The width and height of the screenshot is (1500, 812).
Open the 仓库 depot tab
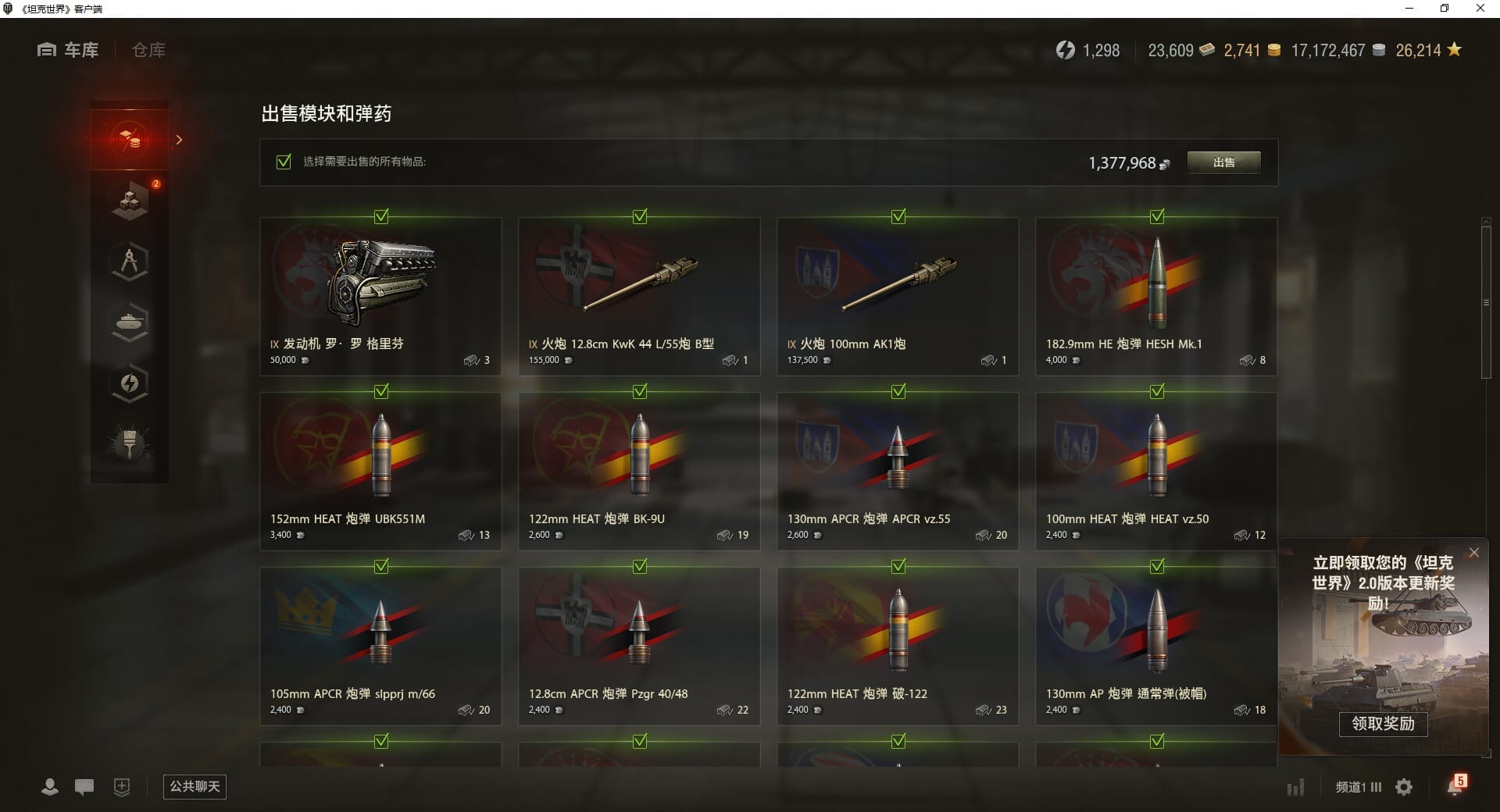click(148, 50)
